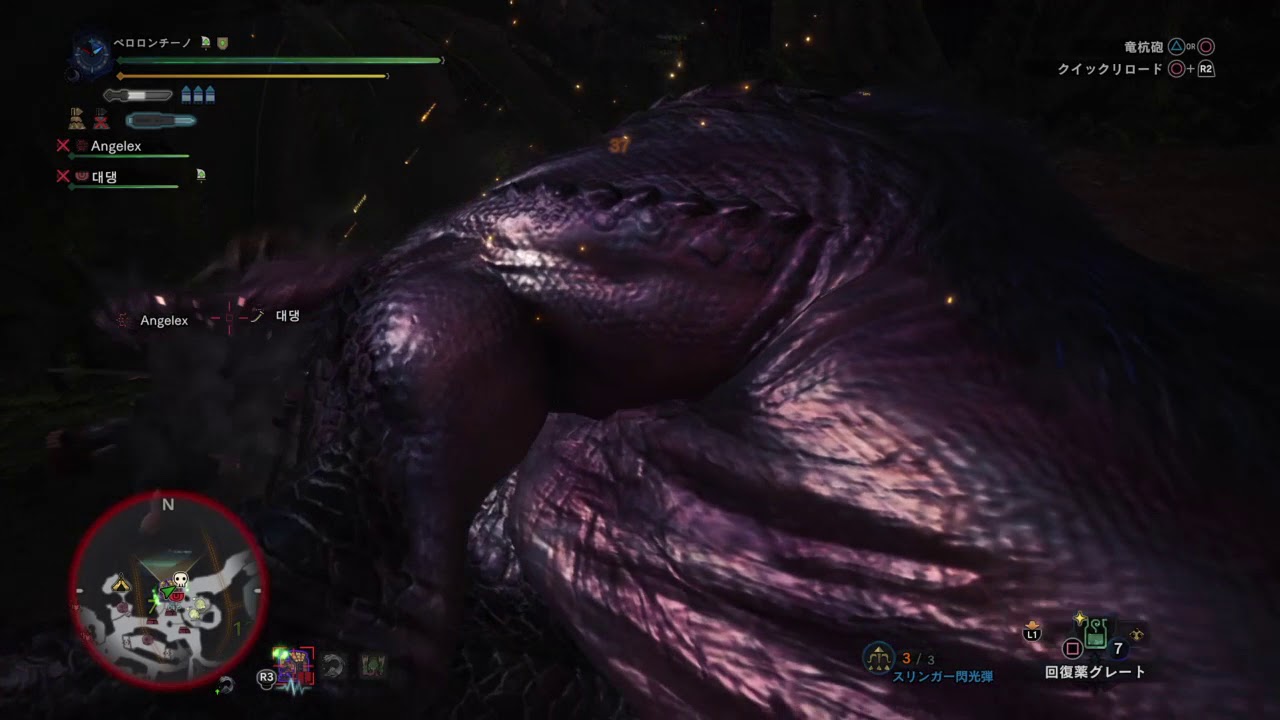The width and height of the screenshot is (1280, 720).
Task: Expand the L1 item bar arrow
Action: coord(1032,625)
